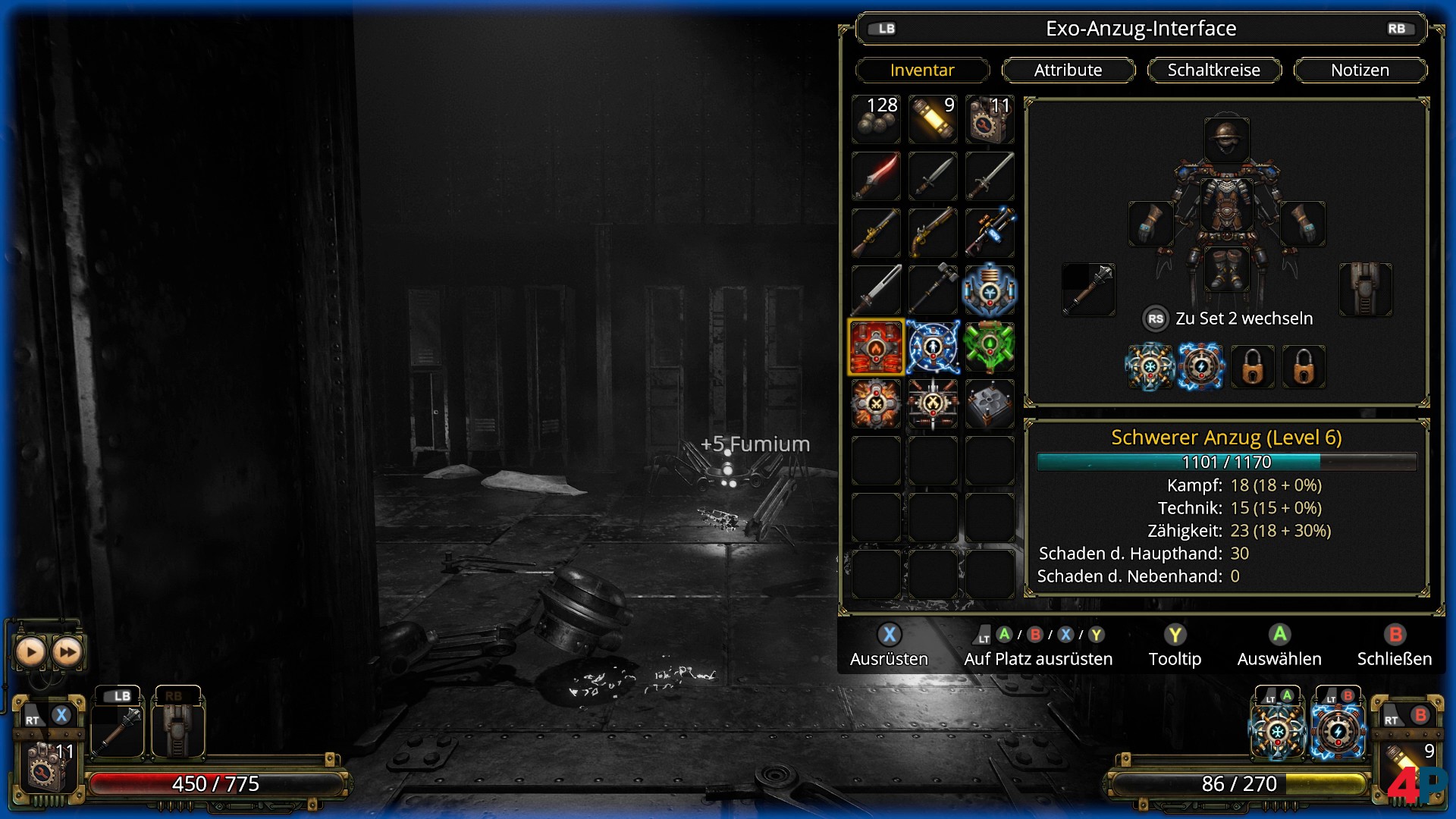Viewport: 1456px width, 819px height.
Task: Click the locked padlock gadget slot
Action: point(1253,367)
